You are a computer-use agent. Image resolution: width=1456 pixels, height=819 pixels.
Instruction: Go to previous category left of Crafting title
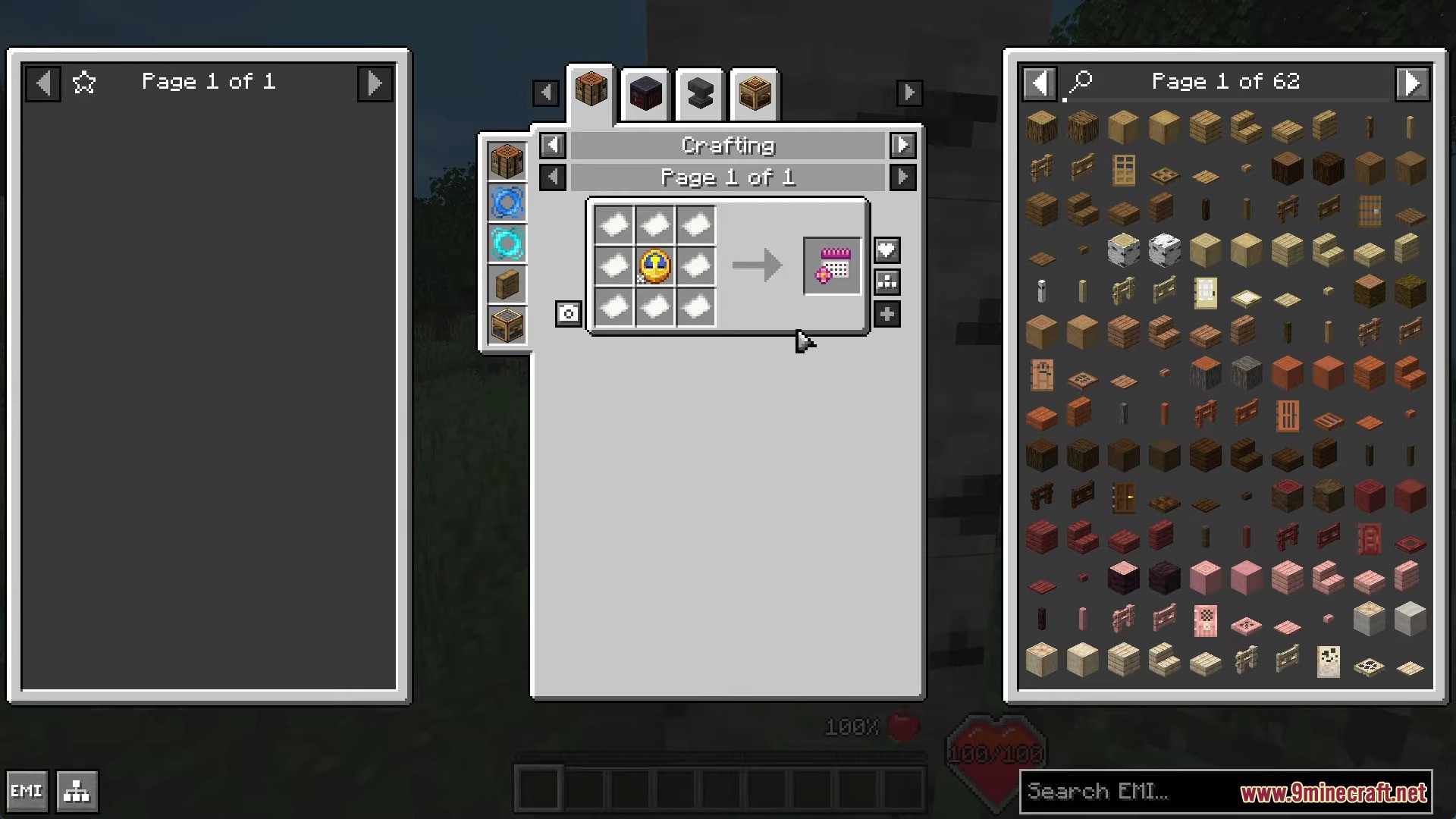[x=553, y=145]
